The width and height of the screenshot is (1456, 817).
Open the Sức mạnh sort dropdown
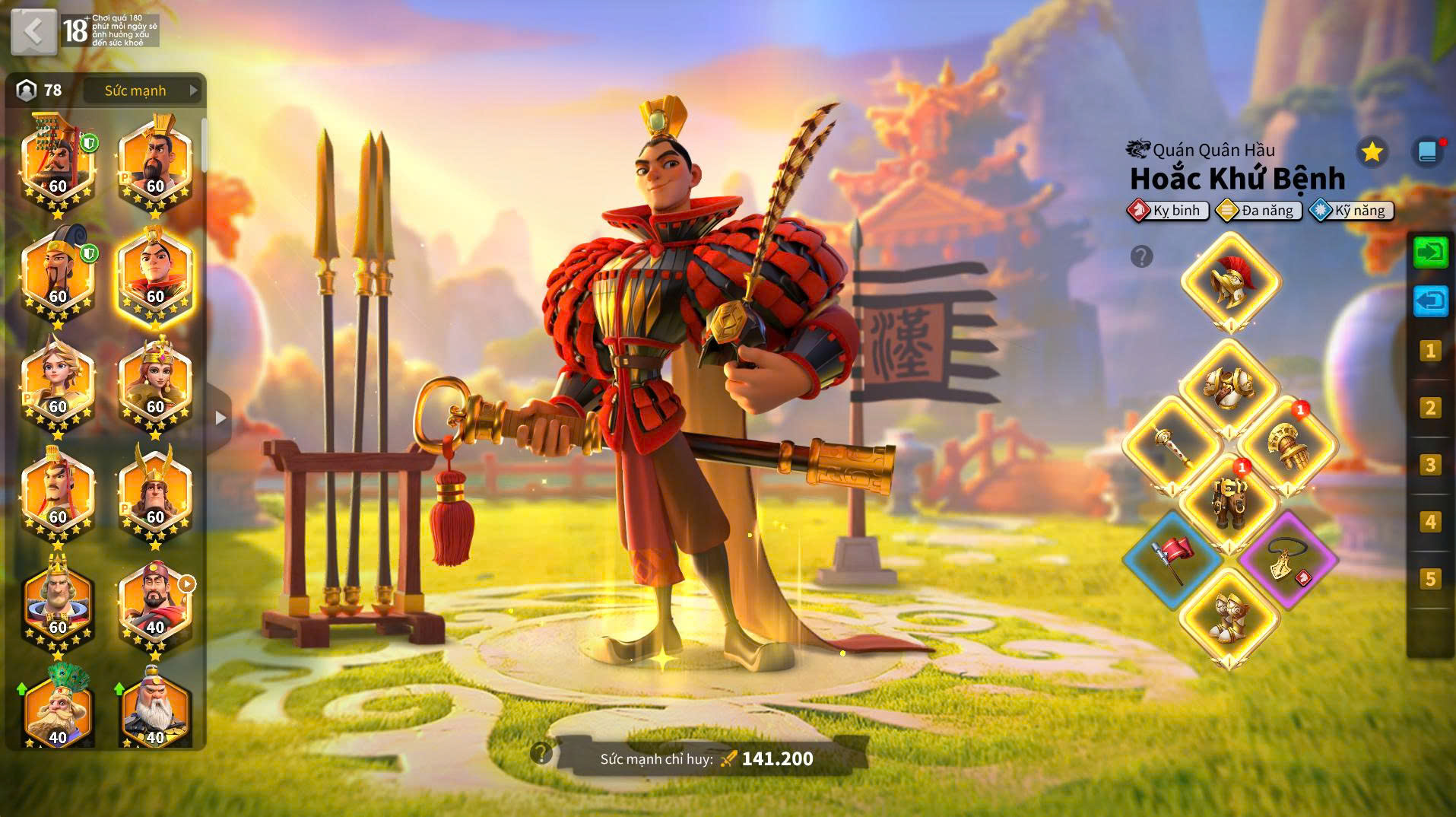click(x=143, y=91)
